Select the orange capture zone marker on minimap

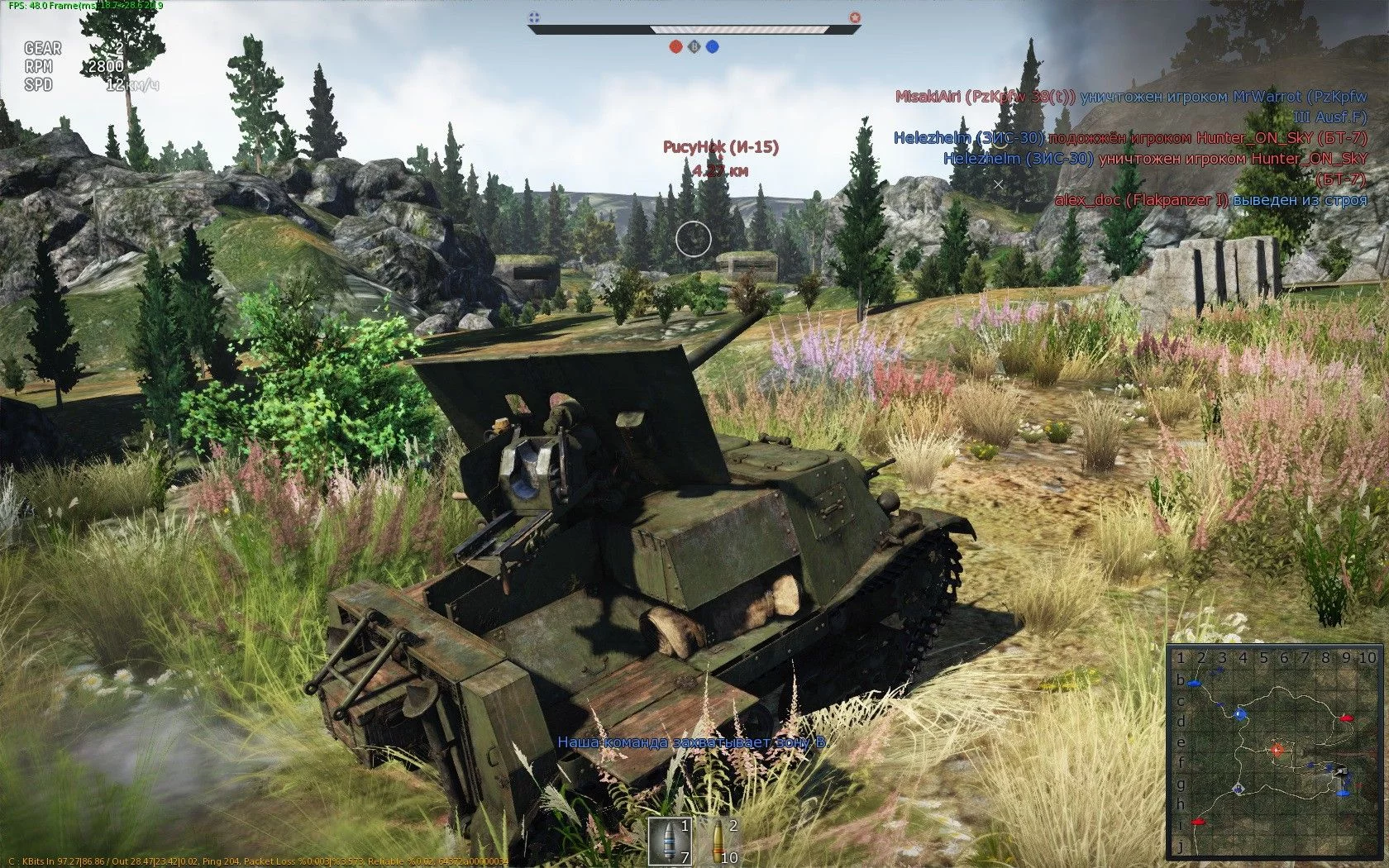click(x=1277, y=750)
